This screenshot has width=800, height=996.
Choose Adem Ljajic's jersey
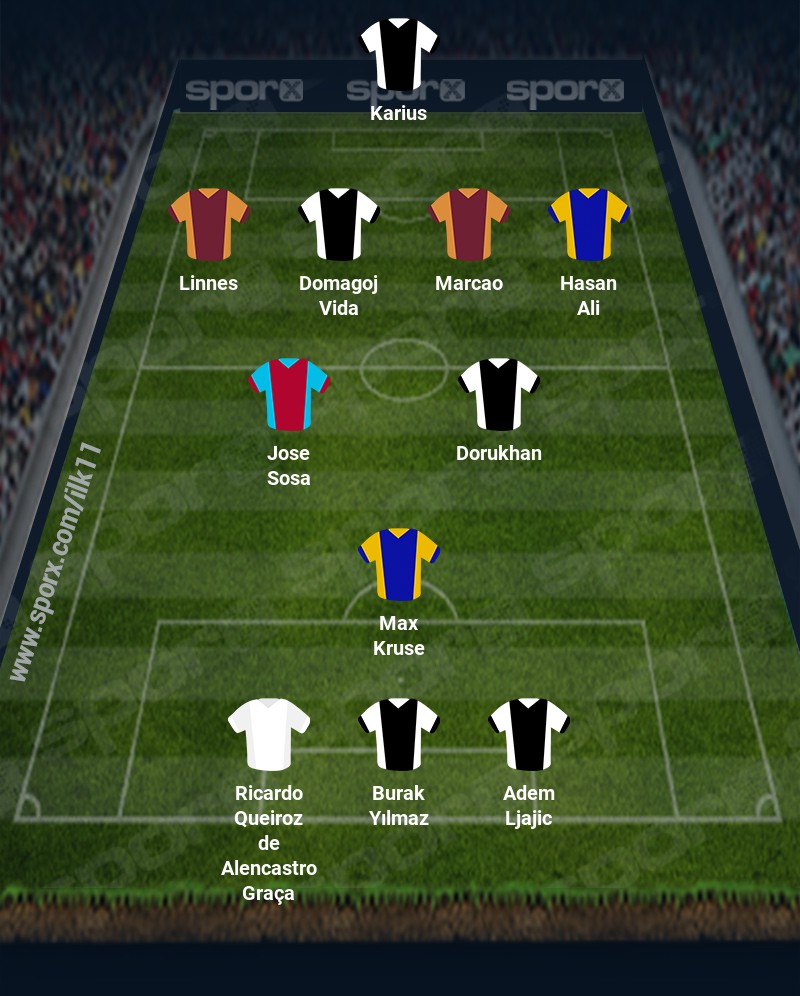click(x=529, y=734)
